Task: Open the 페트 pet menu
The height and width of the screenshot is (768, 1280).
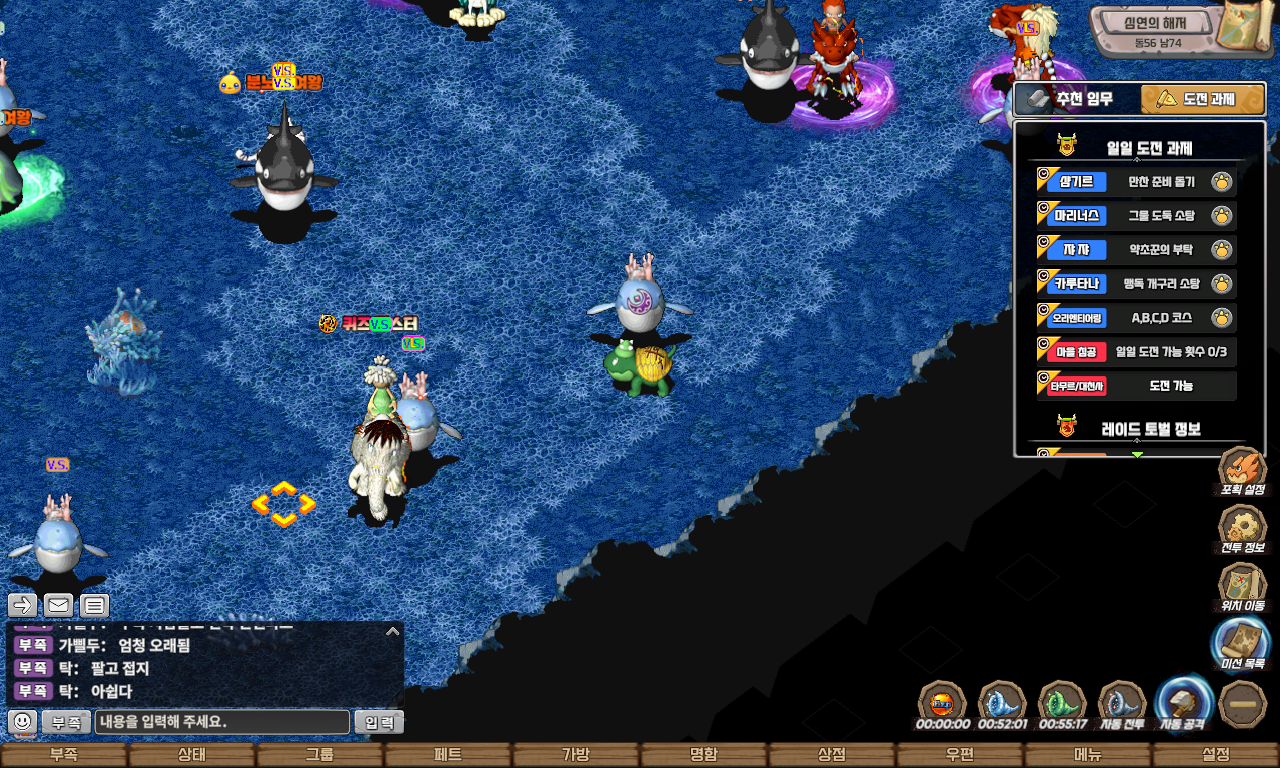Action: (448, 755)
